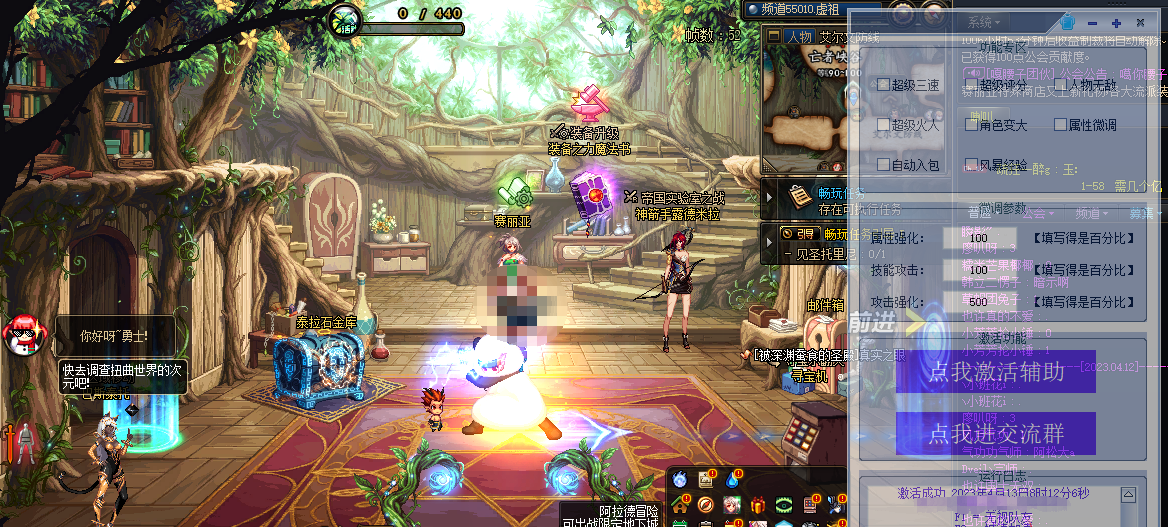
Task: Toggle the 角色变大 checkbox
Action: pos(971,125)
